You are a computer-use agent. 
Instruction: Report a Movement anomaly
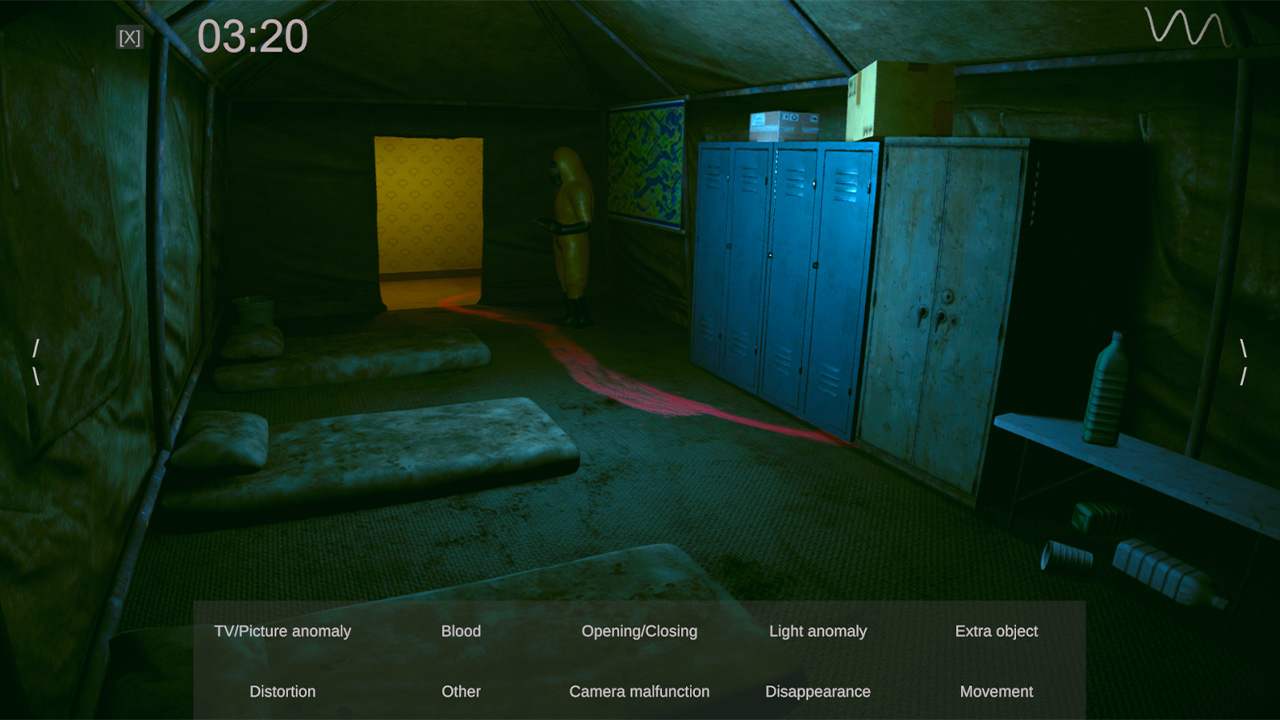[996, 691]
